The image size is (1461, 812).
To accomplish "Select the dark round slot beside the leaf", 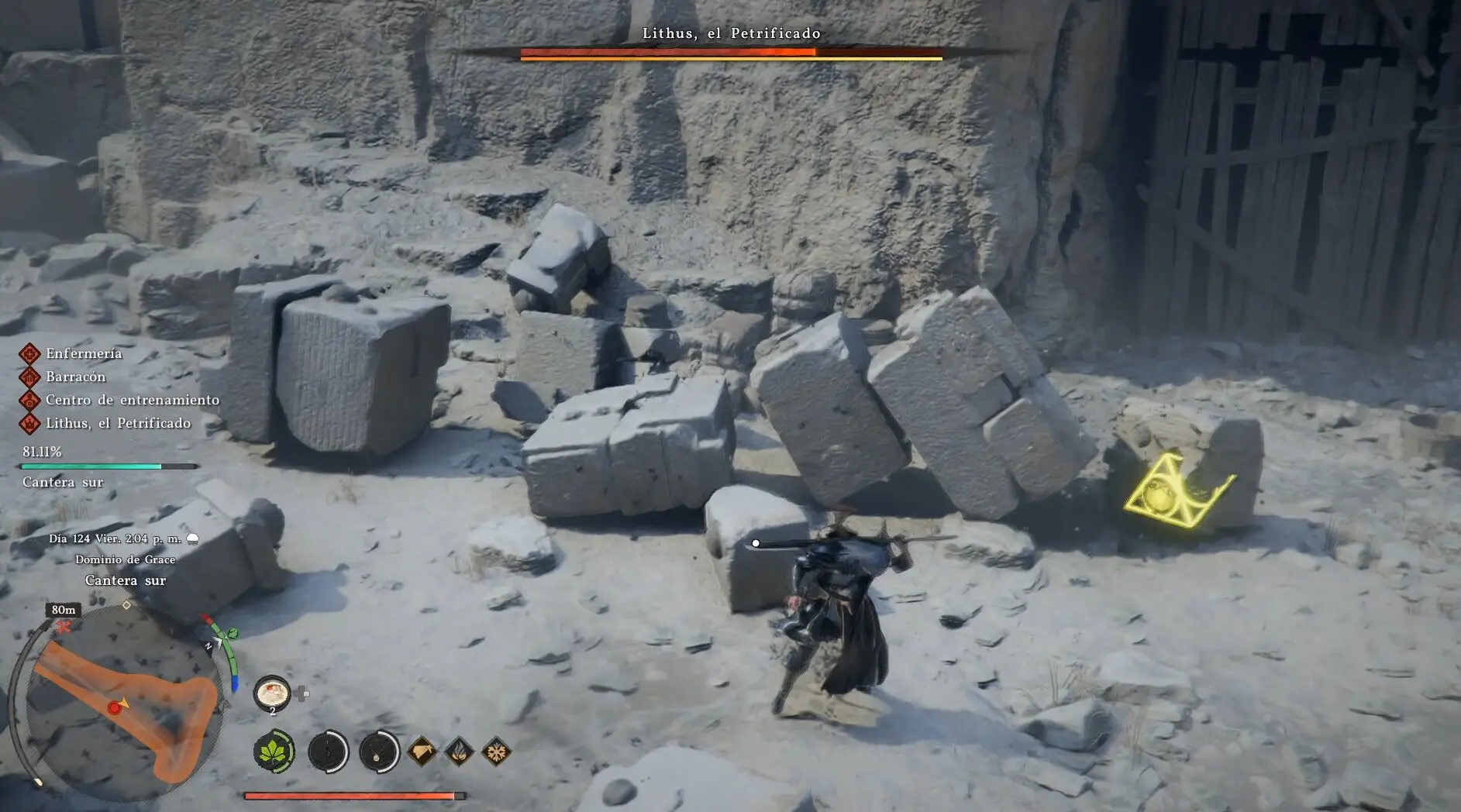I will click(327, 752).
